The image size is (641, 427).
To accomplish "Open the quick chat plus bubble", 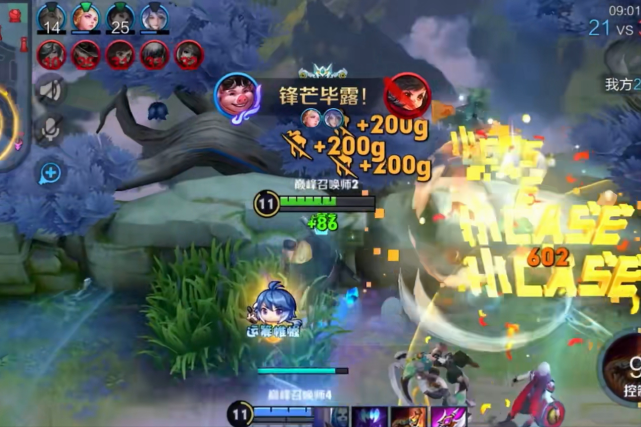I will pos(51,173).
